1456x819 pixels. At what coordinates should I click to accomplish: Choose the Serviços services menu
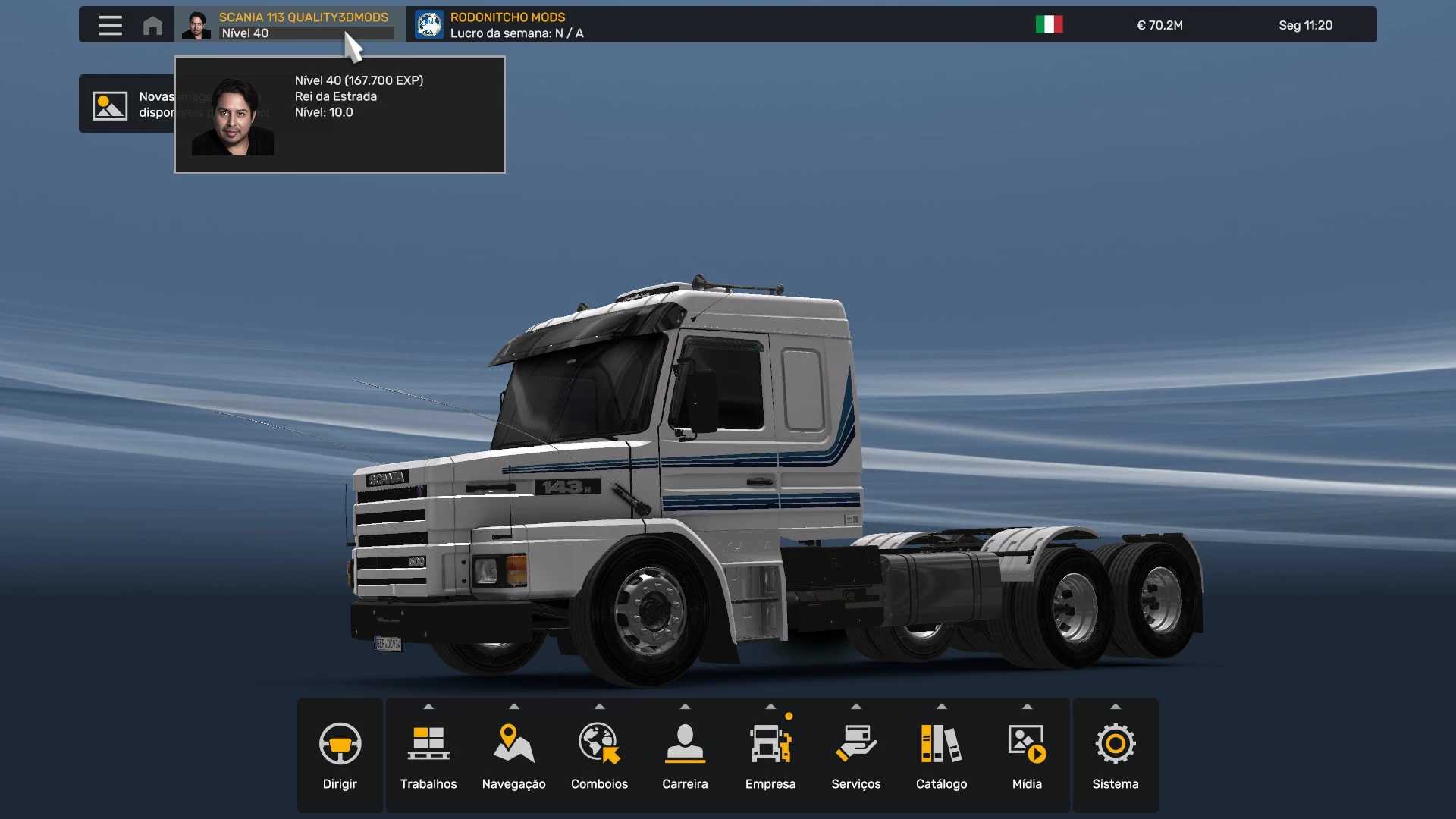856,755
